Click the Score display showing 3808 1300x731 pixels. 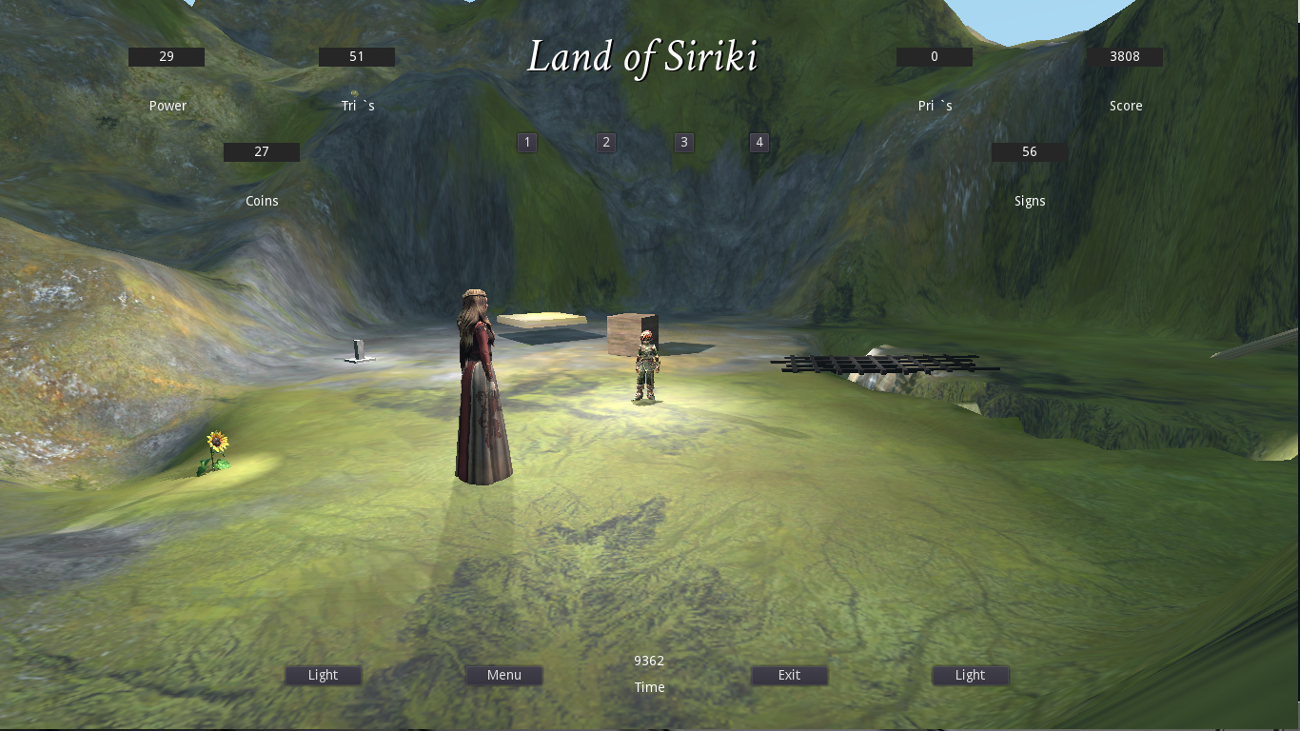pos(1125,56)
